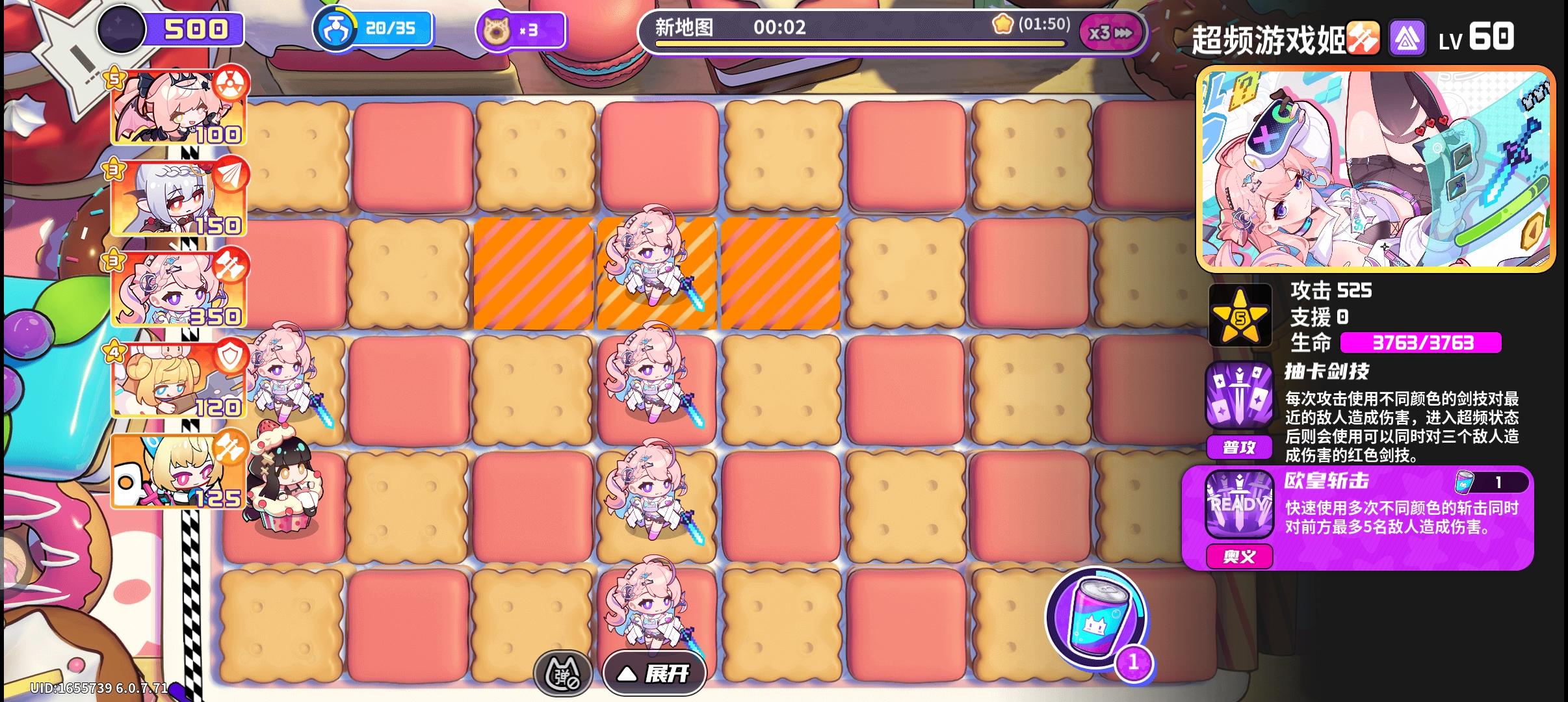Deploy the 150-cost white-haired unit card
1568x702 pixels.
pos(176,198)
